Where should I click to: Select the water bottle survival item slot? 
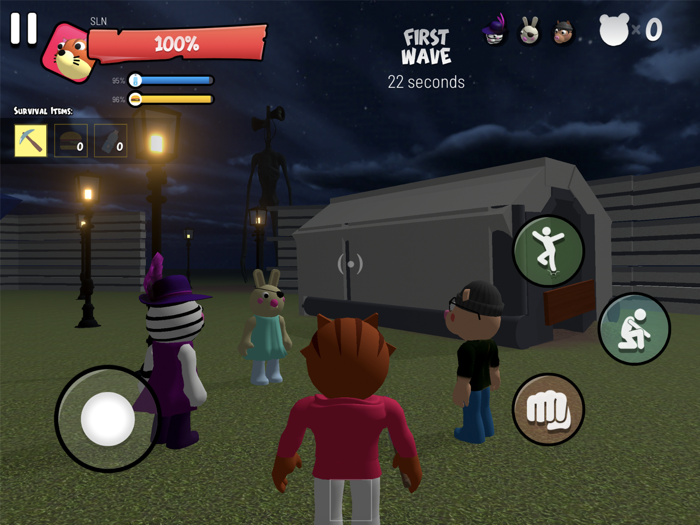pos(111,141)
